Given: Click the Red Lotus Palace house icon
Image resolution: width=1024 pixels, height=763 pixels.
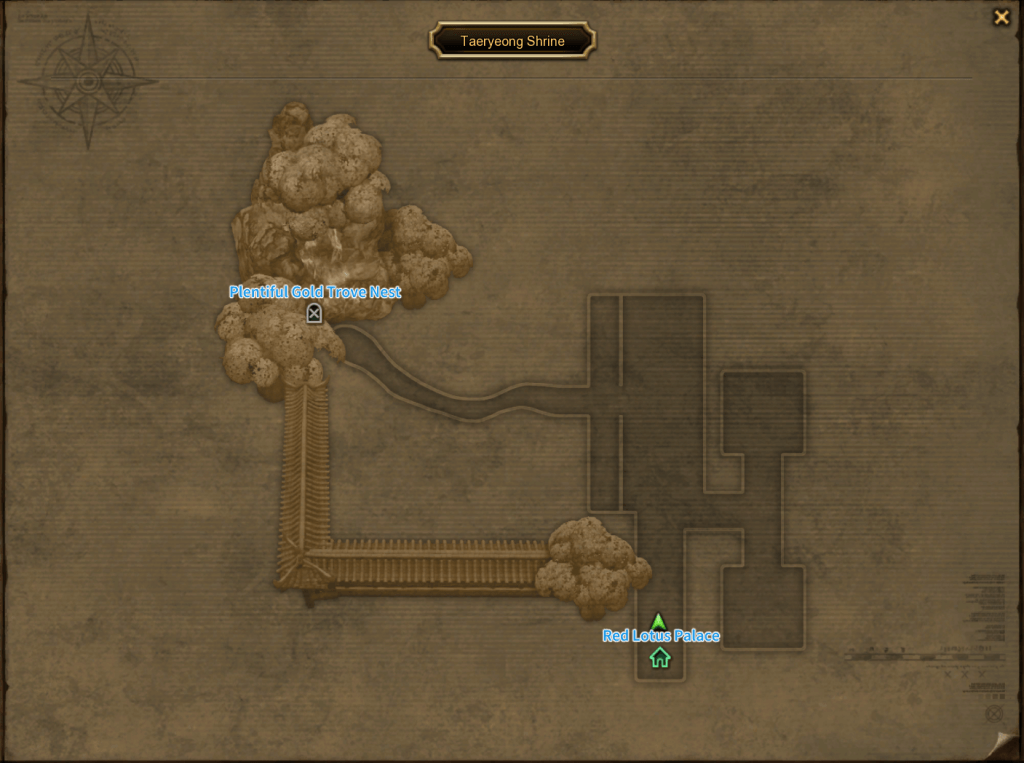Looking at the screenshot, I should 660,657.
